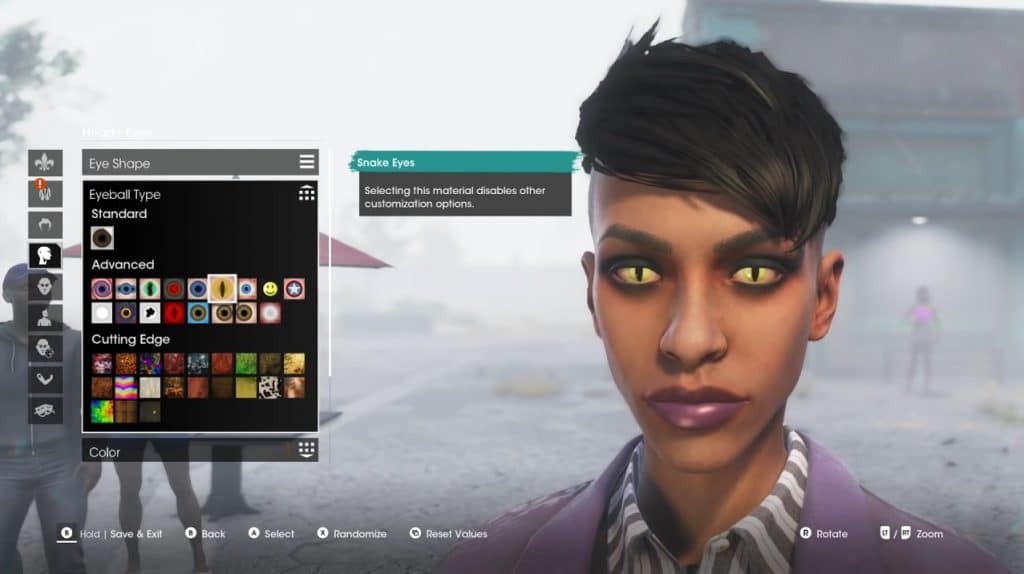
Task: Pick the plain white eyeball
Action: click(x=102, y=313)
